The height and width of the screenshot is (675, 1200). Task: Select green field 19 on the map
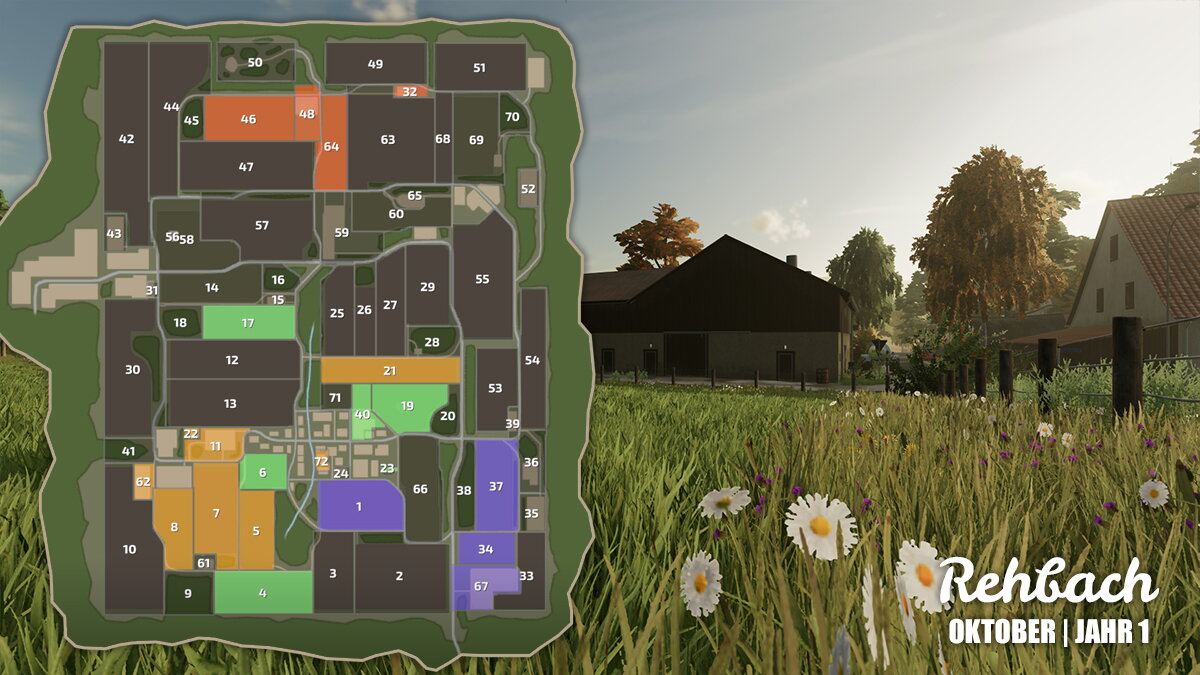click(x=407, y=406)
